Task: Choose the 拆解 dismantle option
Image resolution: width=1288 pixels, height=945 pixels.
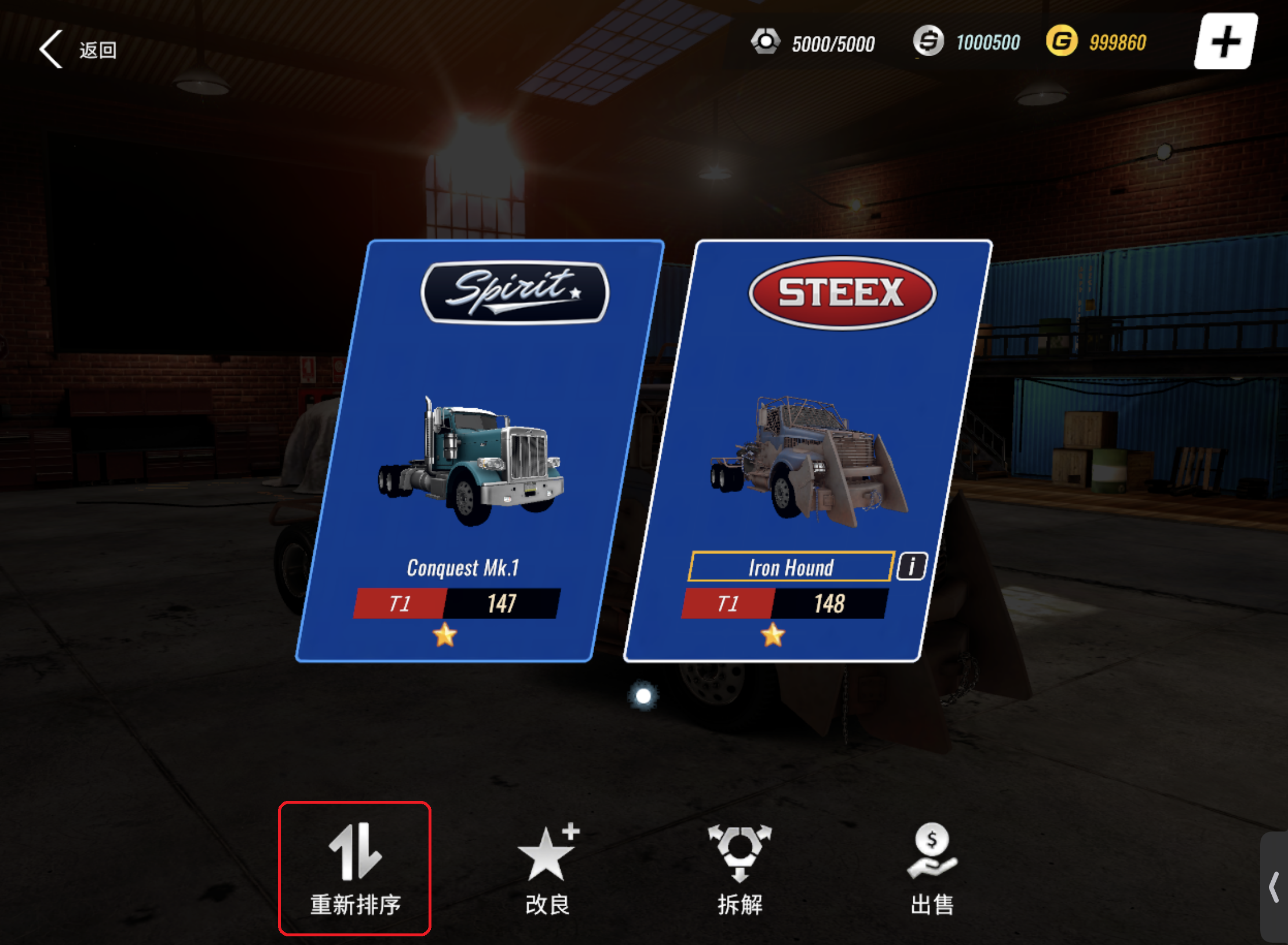Action: coord(740,868)
